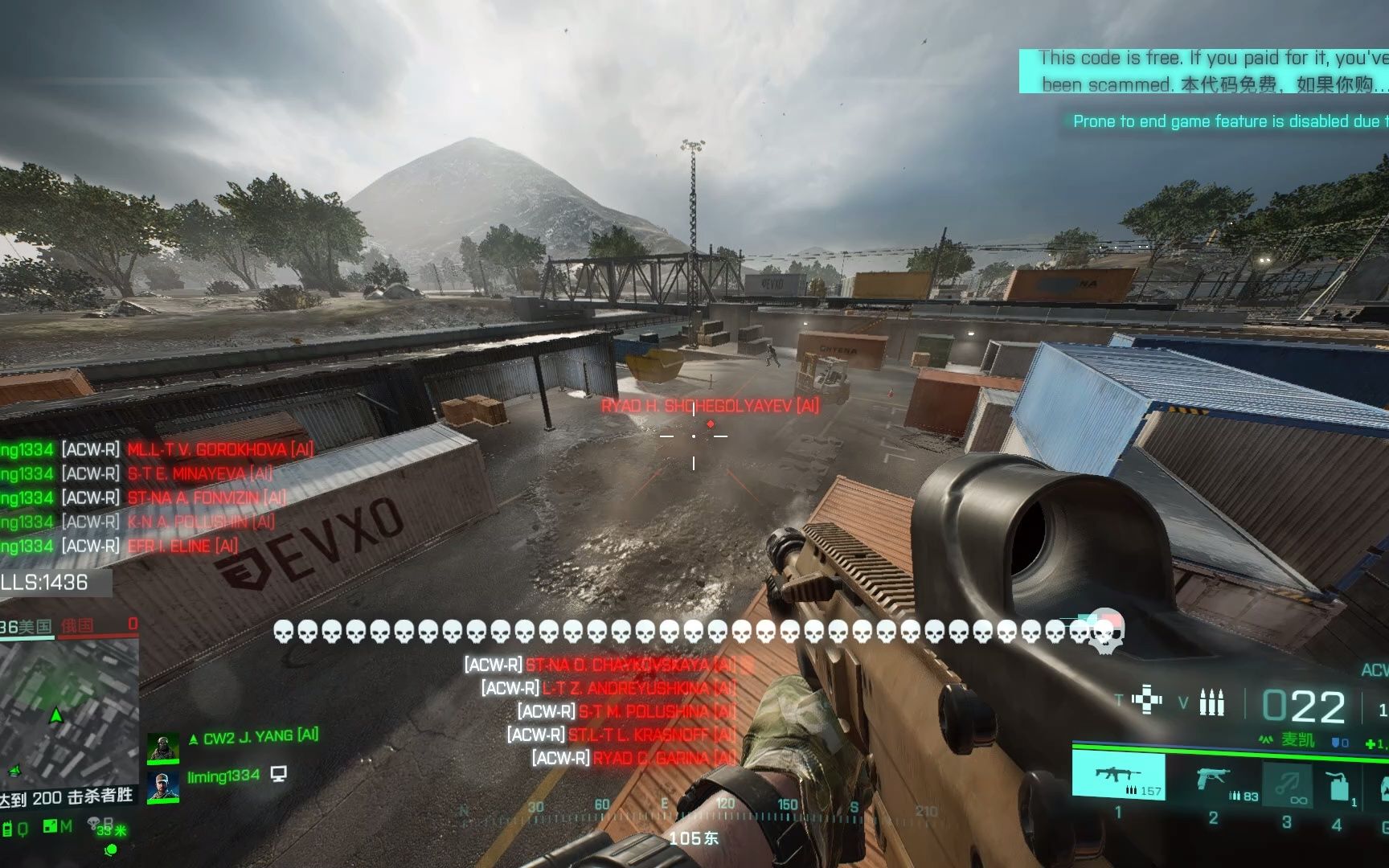Click liming1334 player portrait
Image resolution: width=1389 pixels, height=868 pixels.
(x=162, y=786)
